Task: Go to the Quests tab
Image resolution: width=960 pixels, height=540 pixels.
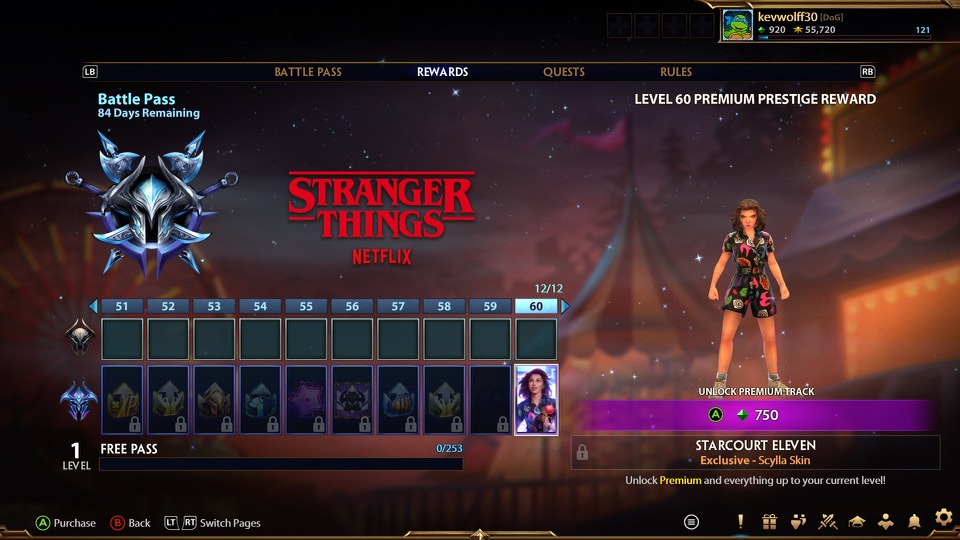Action: (564, 72)
